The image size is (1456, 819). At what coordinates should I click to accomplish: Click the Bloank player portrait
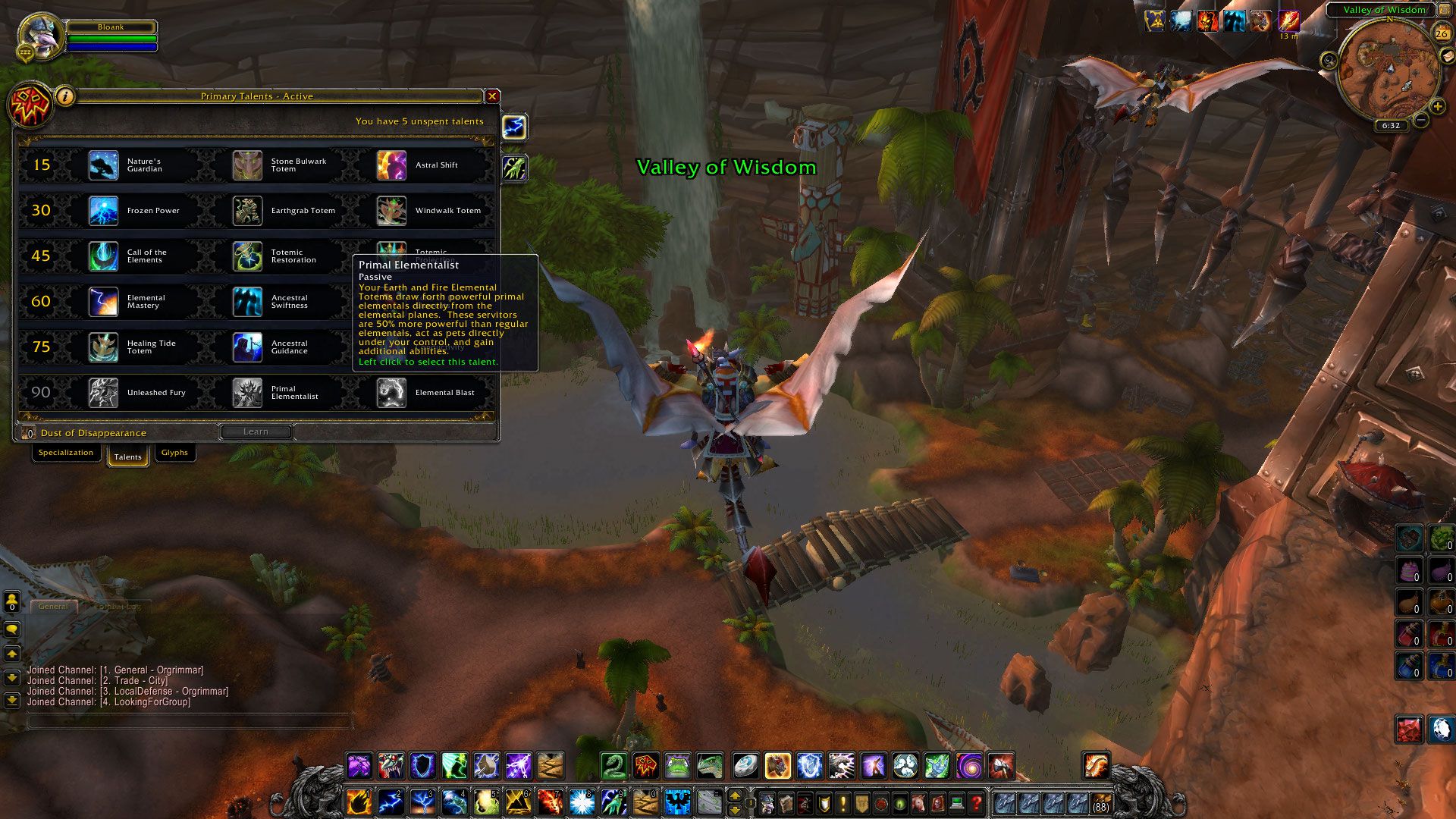pos(41,36)
